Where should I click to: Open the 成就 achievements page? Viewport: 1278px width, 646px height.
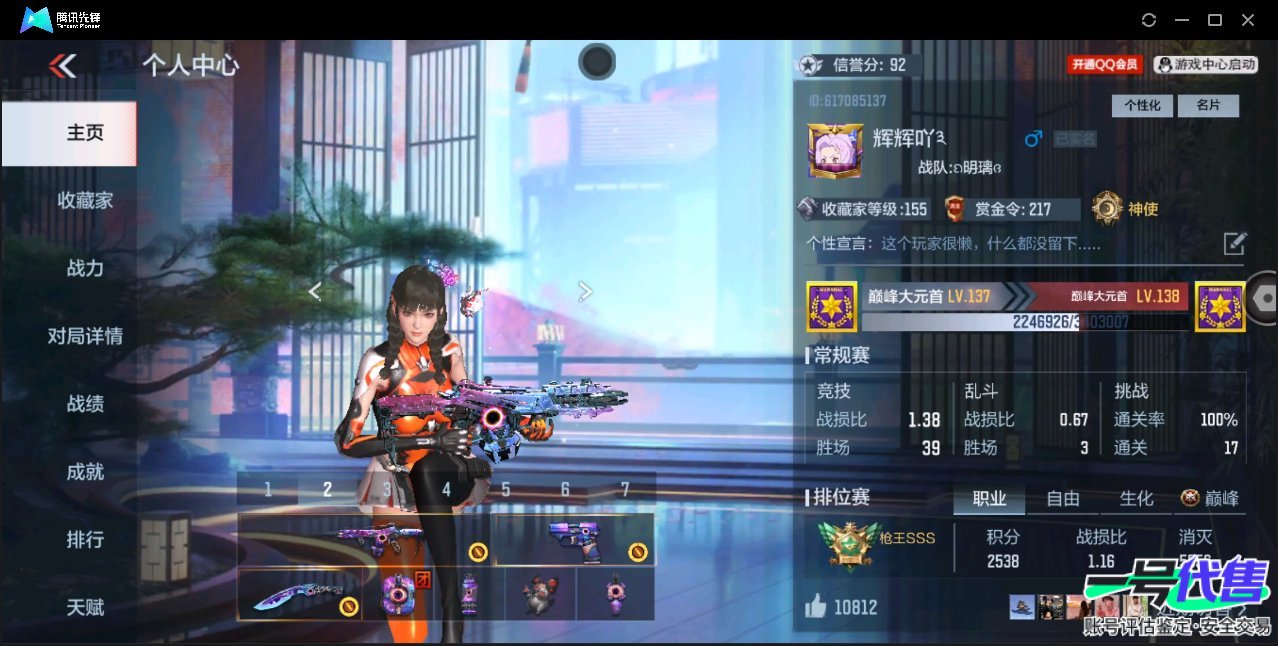(85, 472)
